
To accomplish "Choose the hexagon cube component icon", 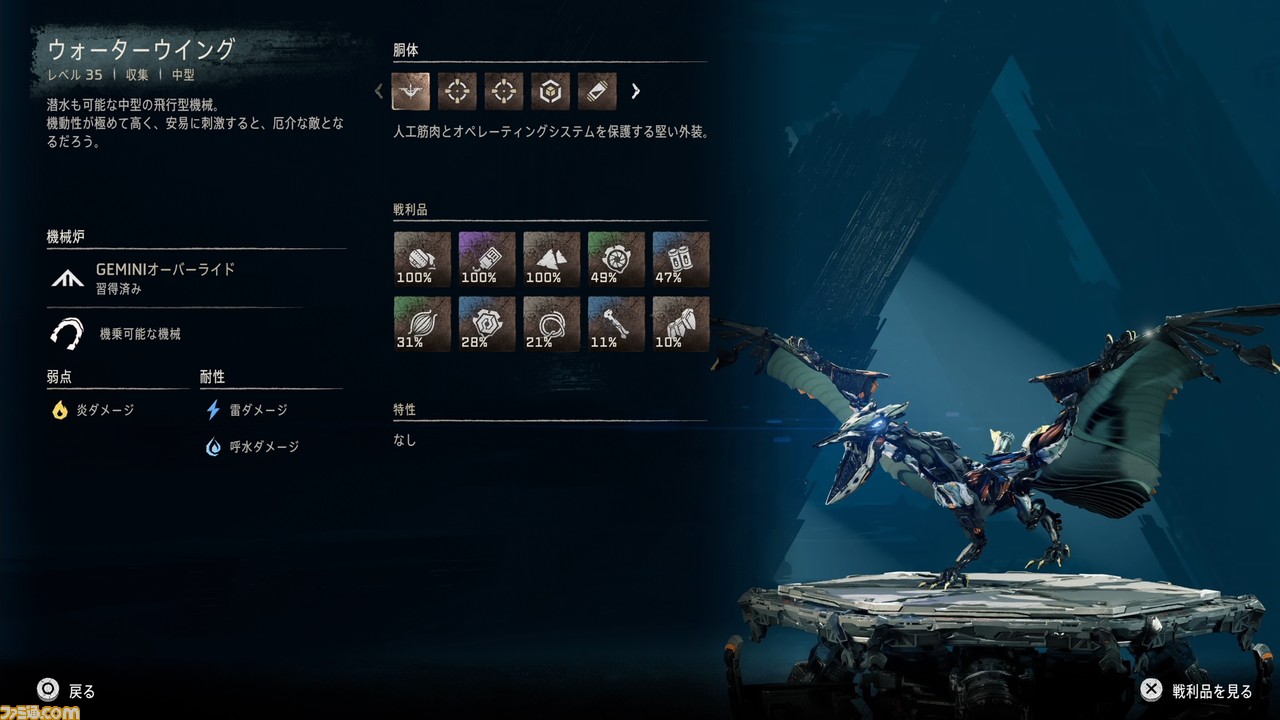I will point(550,91).
